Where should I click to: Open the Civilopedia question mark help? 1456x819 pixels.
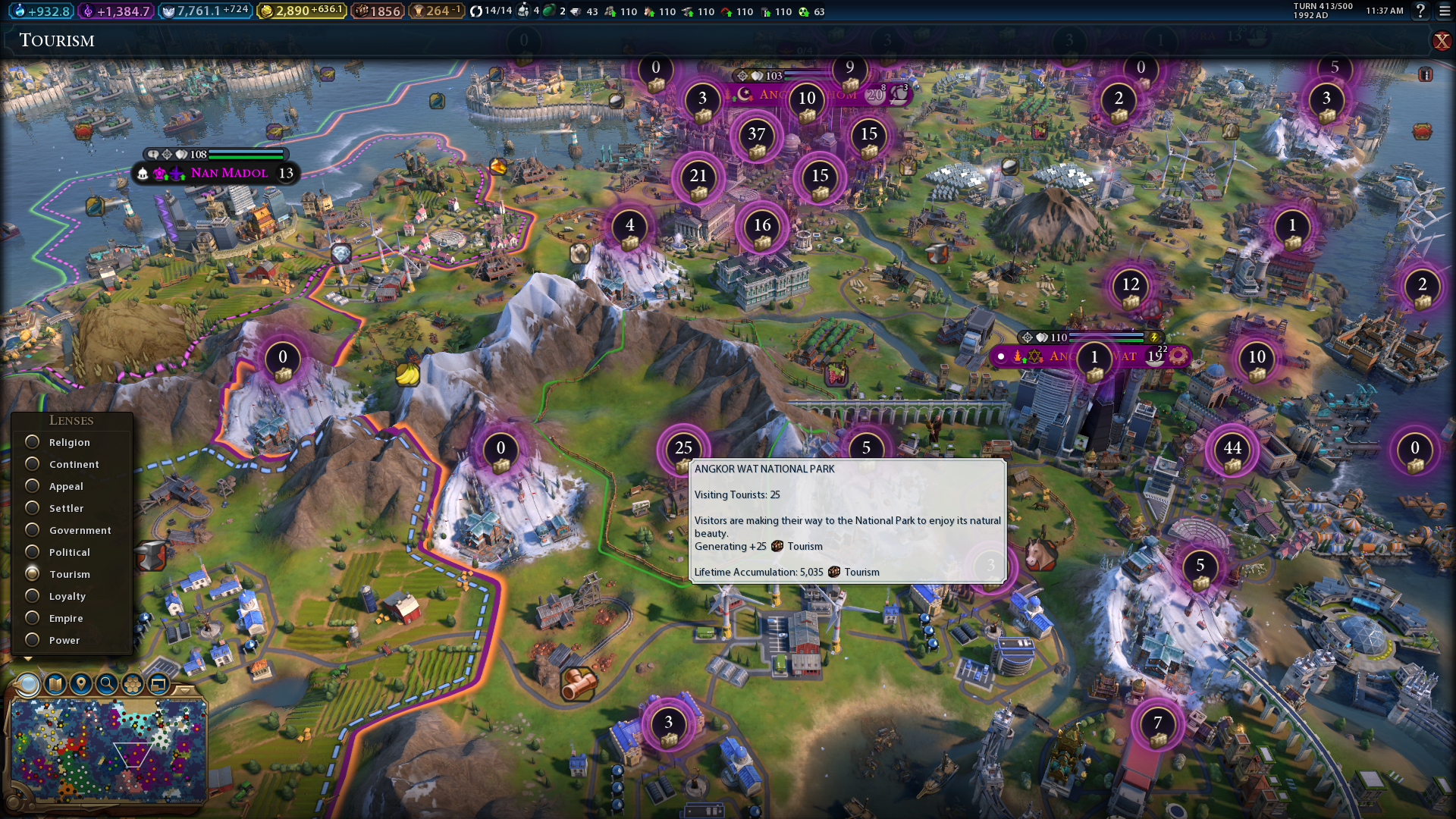click(1420, 11)
